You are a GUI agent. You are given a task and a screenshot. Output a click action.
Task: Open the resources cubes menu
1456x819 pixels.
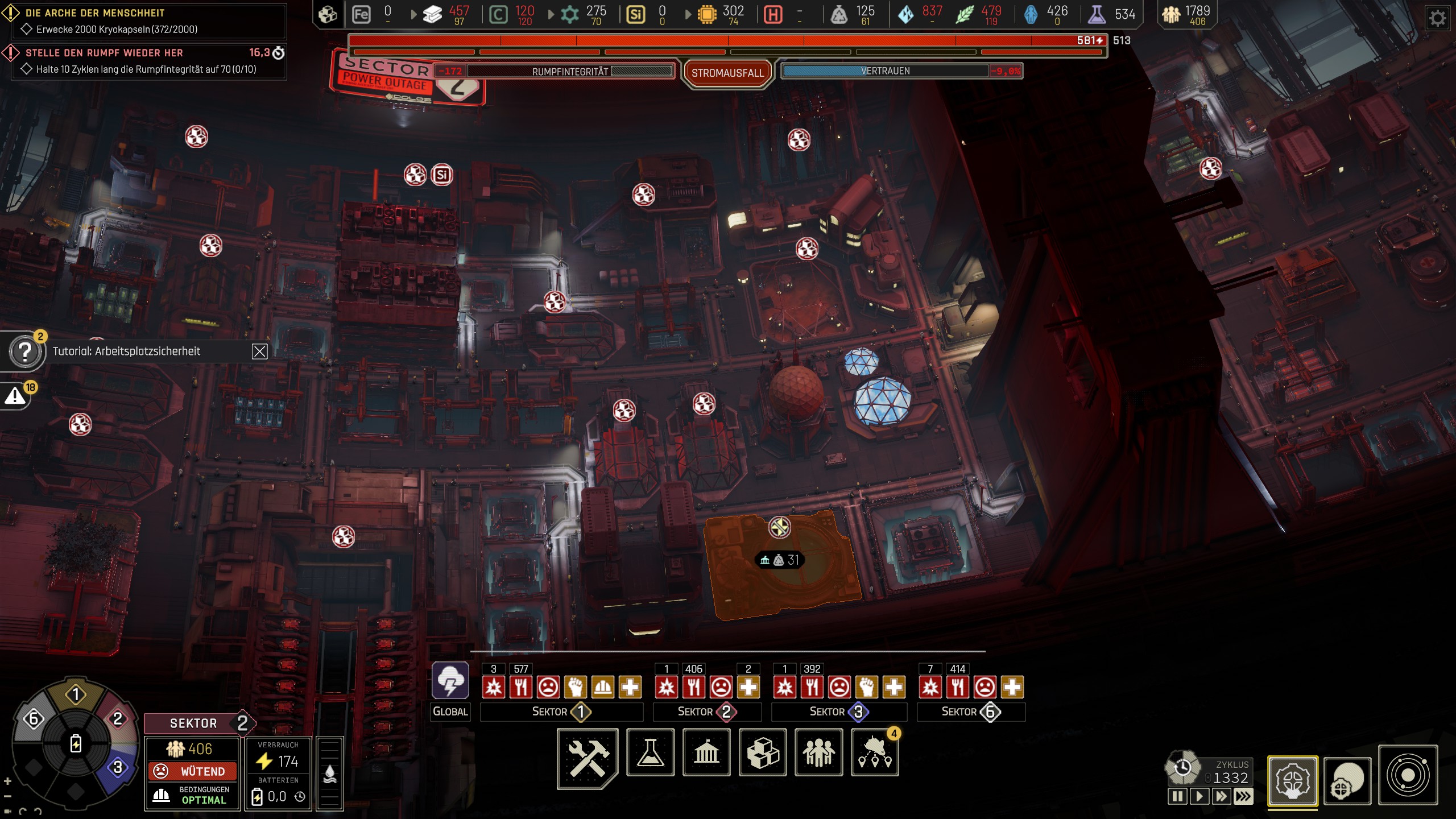[763, 752]
